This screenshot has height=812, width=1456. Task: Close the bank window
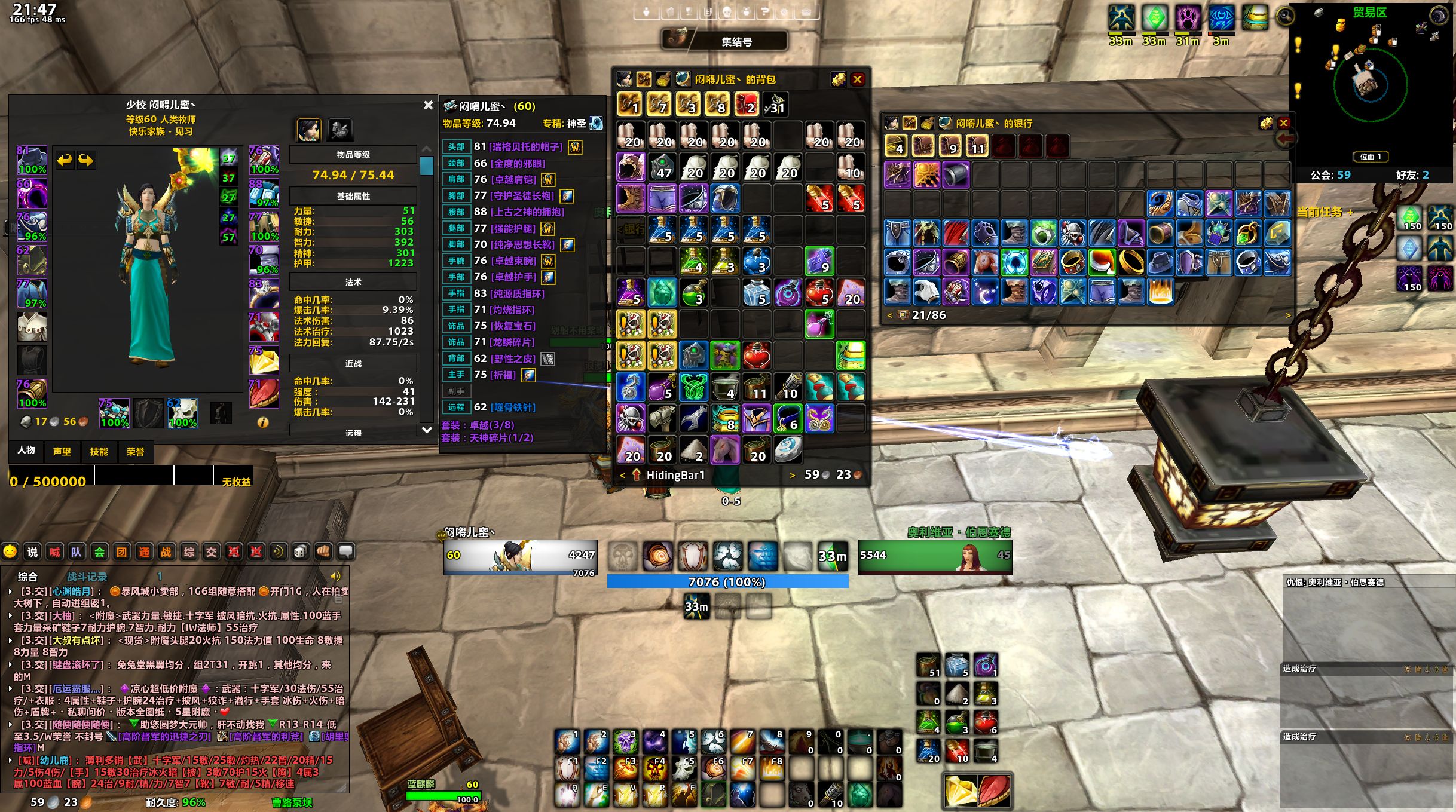(x=1283, y=123)
